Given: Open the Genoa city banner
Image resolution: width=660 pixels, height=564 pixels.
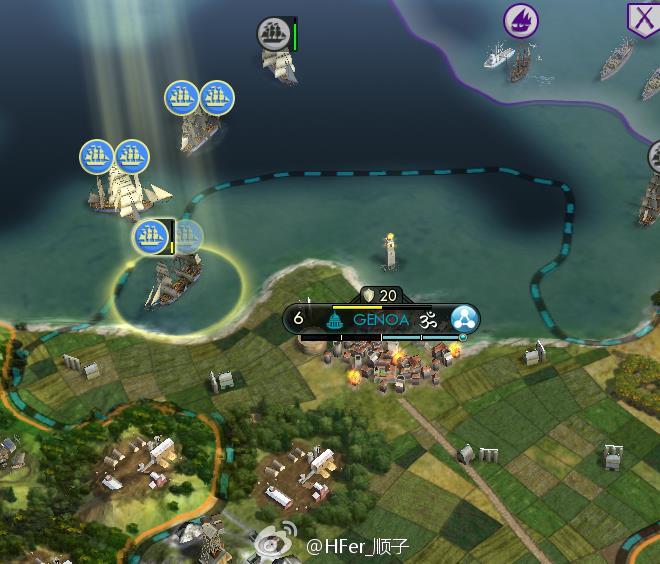Looking at the screenshot, I should click(x=380, y=320).
